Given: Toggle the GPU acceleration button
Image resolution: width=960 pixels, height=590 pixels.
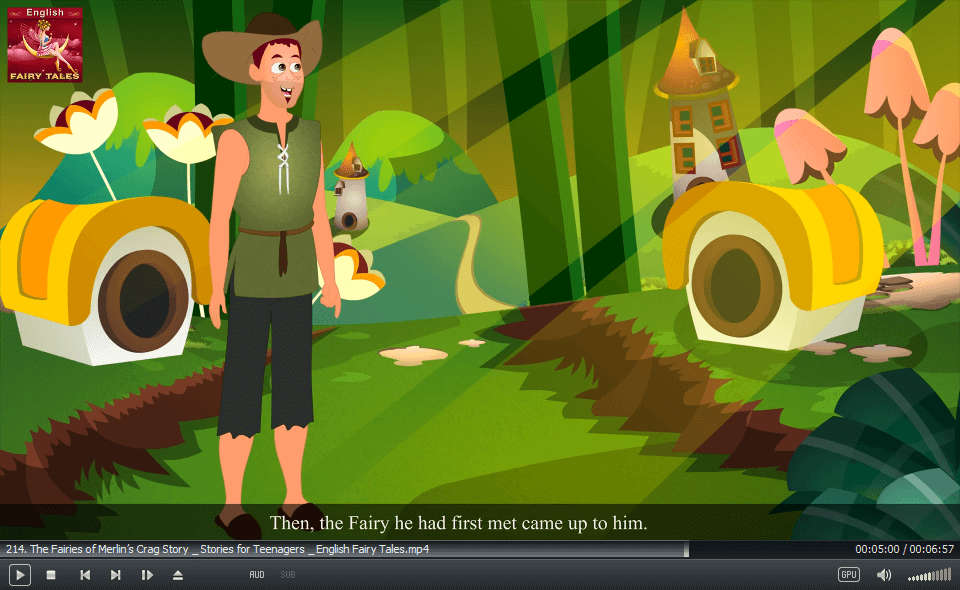Looking at the screenshot, I should (x=849, y=575).
